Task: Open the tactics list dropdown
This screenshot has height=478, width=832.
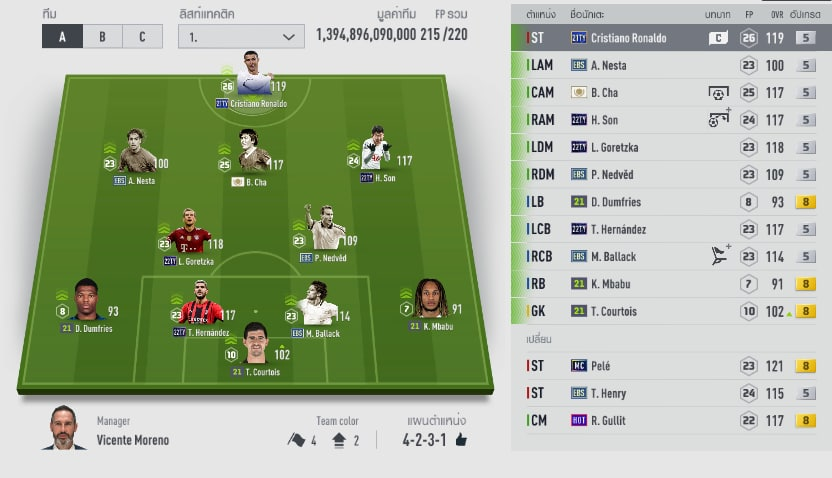Action: [240, 37]
